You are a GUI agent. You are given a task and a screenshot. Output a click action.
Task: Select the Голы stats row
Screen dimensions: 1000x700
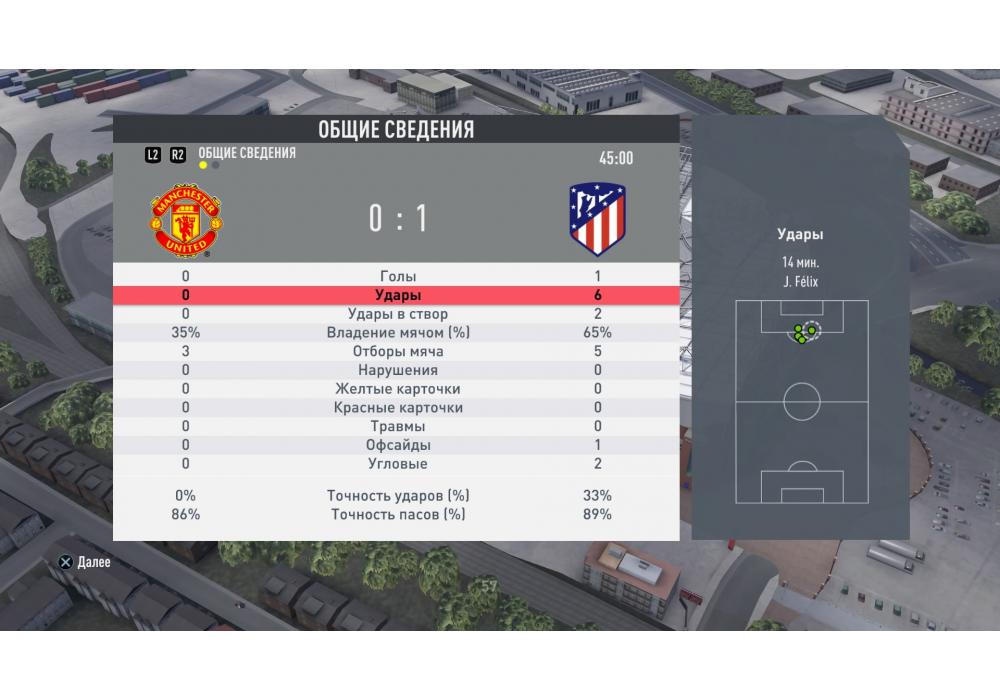397,276
